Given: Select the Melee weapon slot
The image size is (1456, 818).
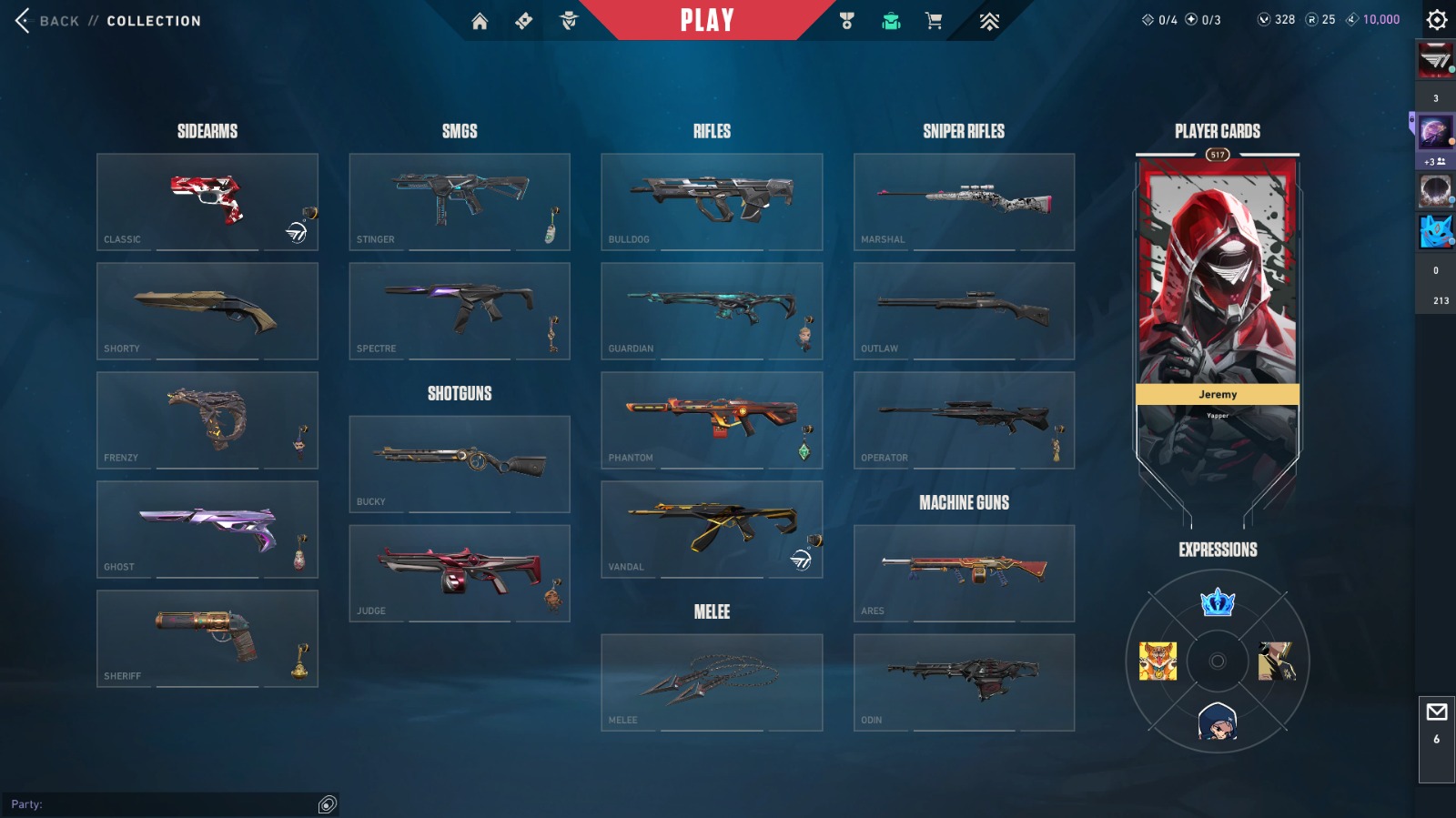Looking at the screenshot, I should [x=712, y=682].
